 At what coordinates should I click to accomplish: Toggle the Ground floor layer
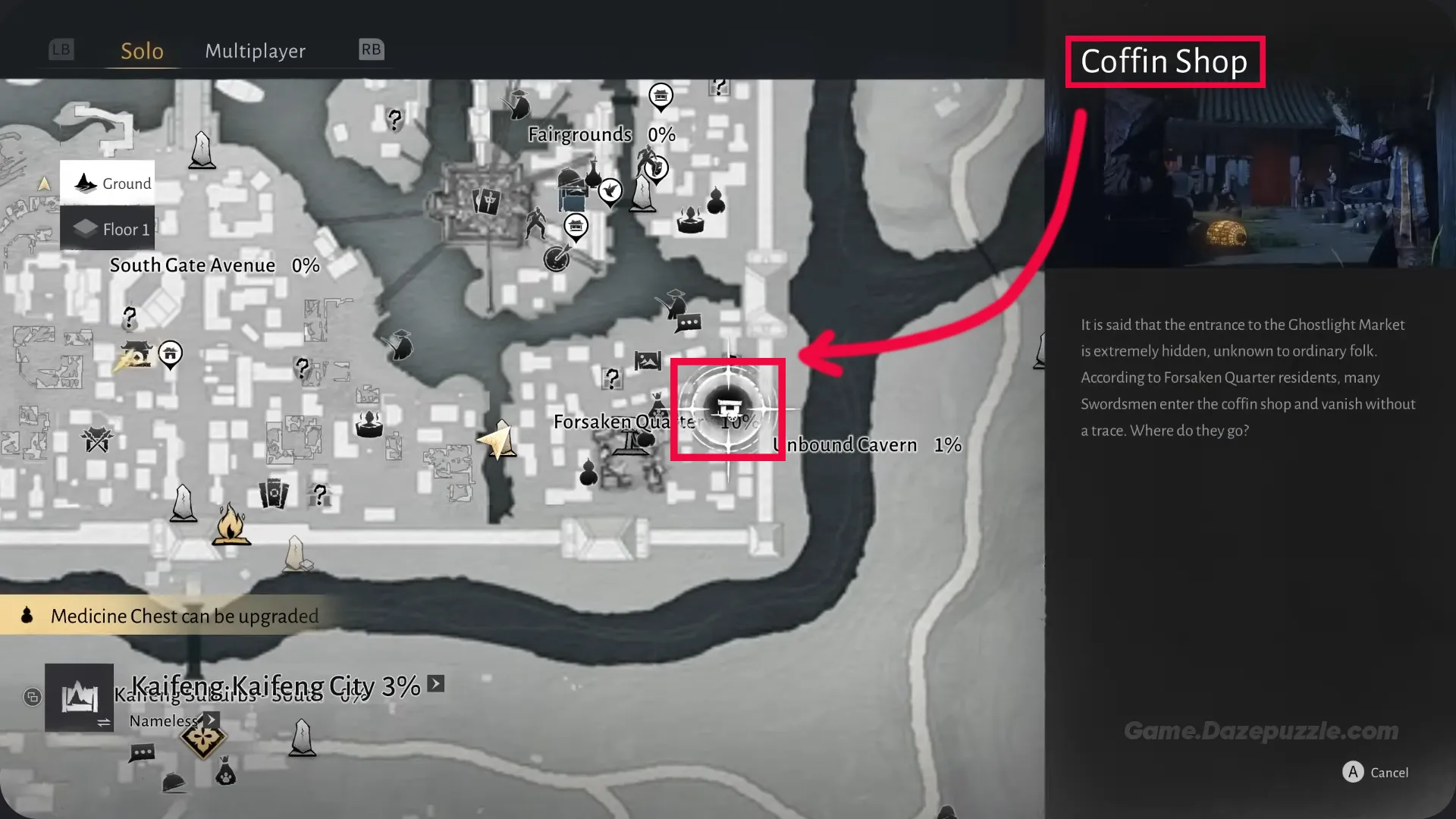click(107, 183)
